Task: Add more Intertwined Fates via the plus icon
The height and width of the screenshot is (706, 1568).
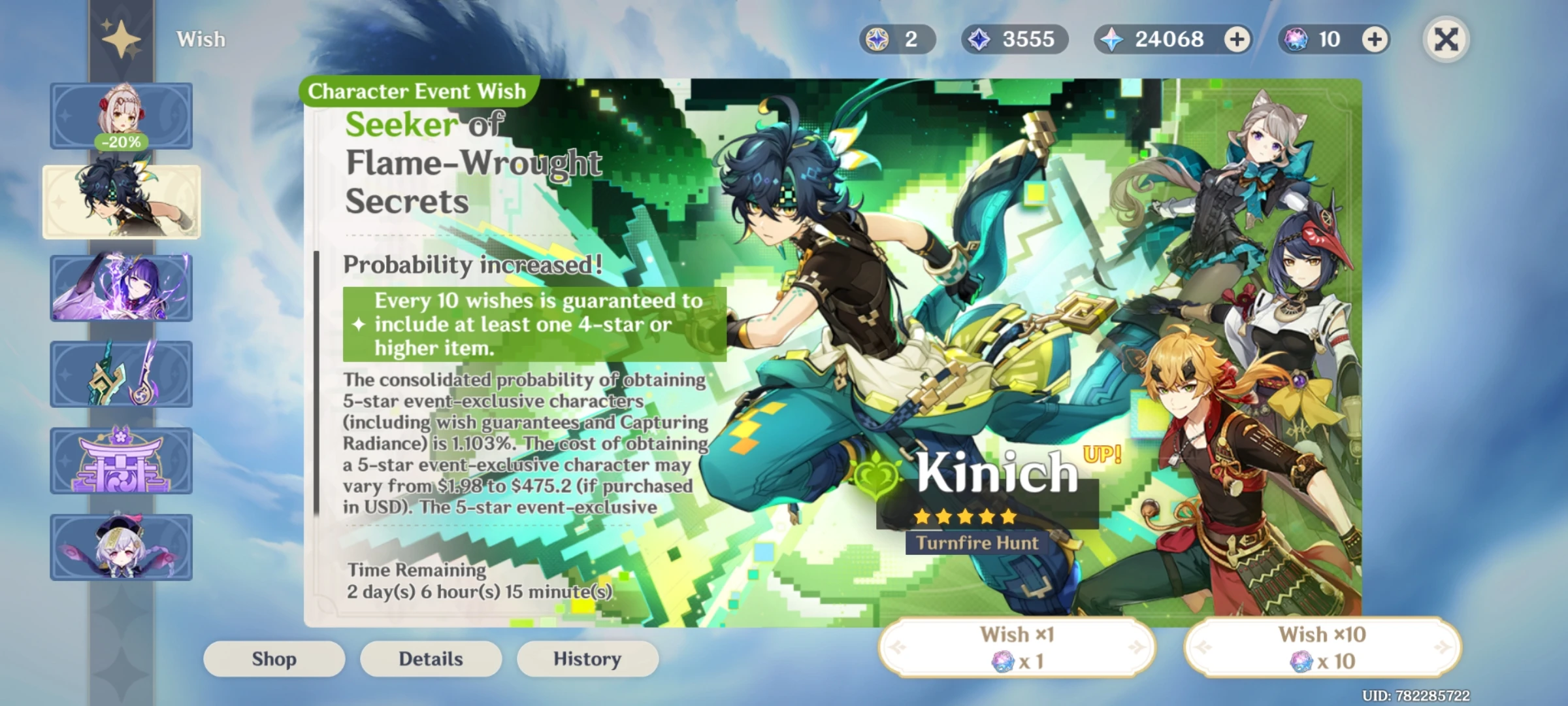Action: coord(1375,40)
